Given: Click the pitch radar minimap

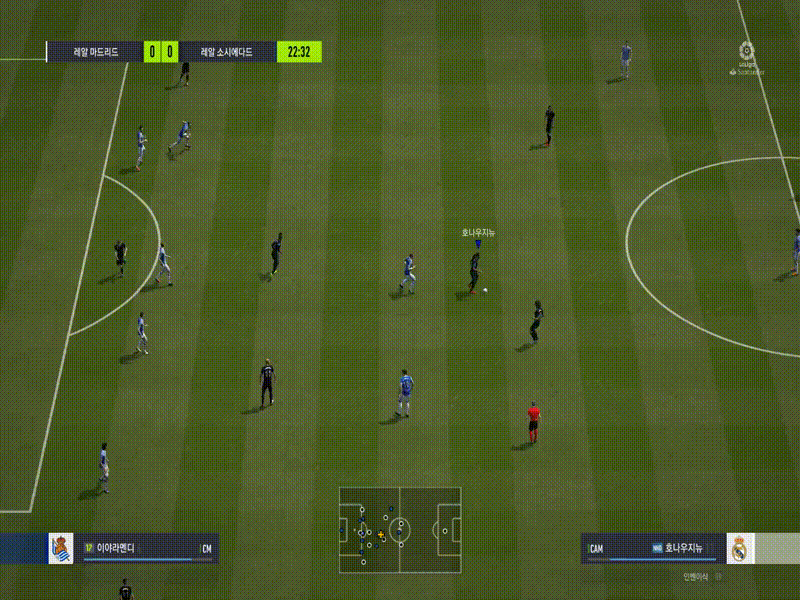Looking at the screenshot, I should (400, 530).
